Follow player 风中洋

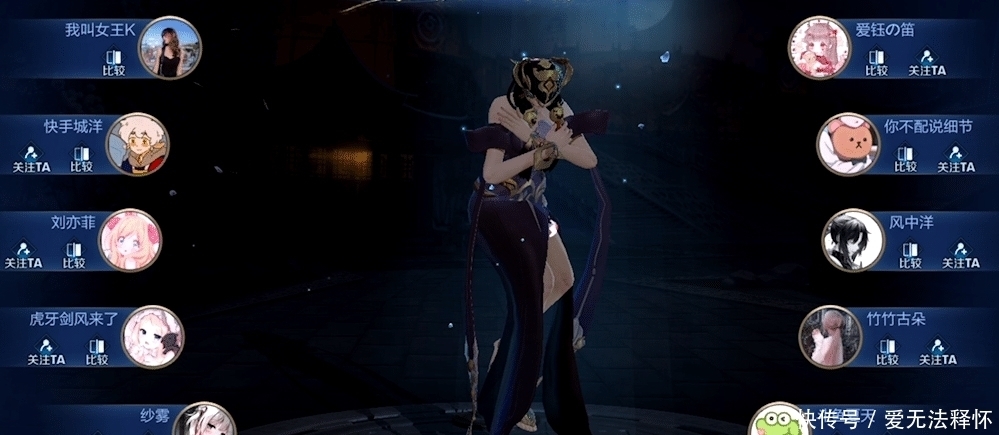pos(961,255)
